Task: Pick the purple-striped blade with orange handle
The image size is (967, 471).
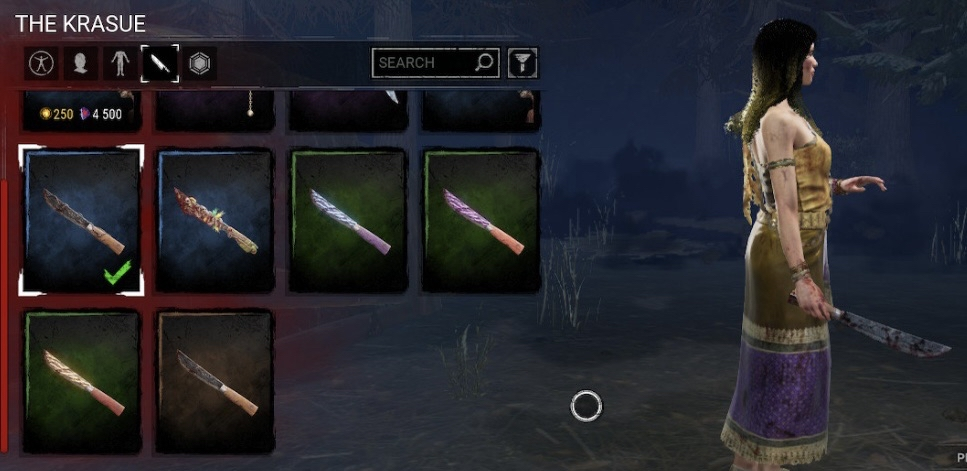Action: click(x=481, y=220)
